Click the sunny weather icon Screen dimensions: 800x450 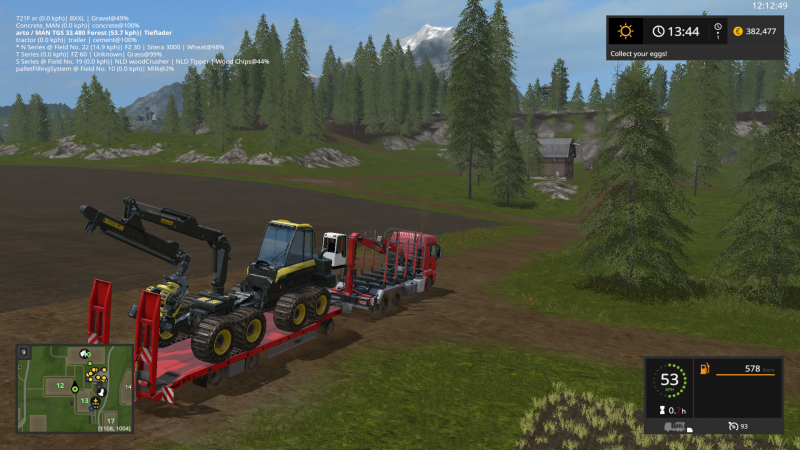626,31
